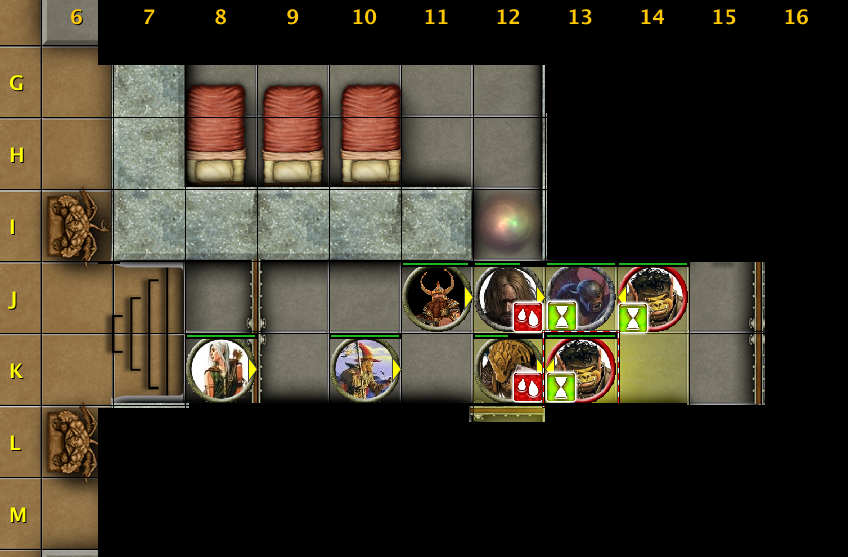Select the horned-helmet dwarf token
Viewport: 848px width, 557px height.
pyautogui.click(x=436, y=297)
